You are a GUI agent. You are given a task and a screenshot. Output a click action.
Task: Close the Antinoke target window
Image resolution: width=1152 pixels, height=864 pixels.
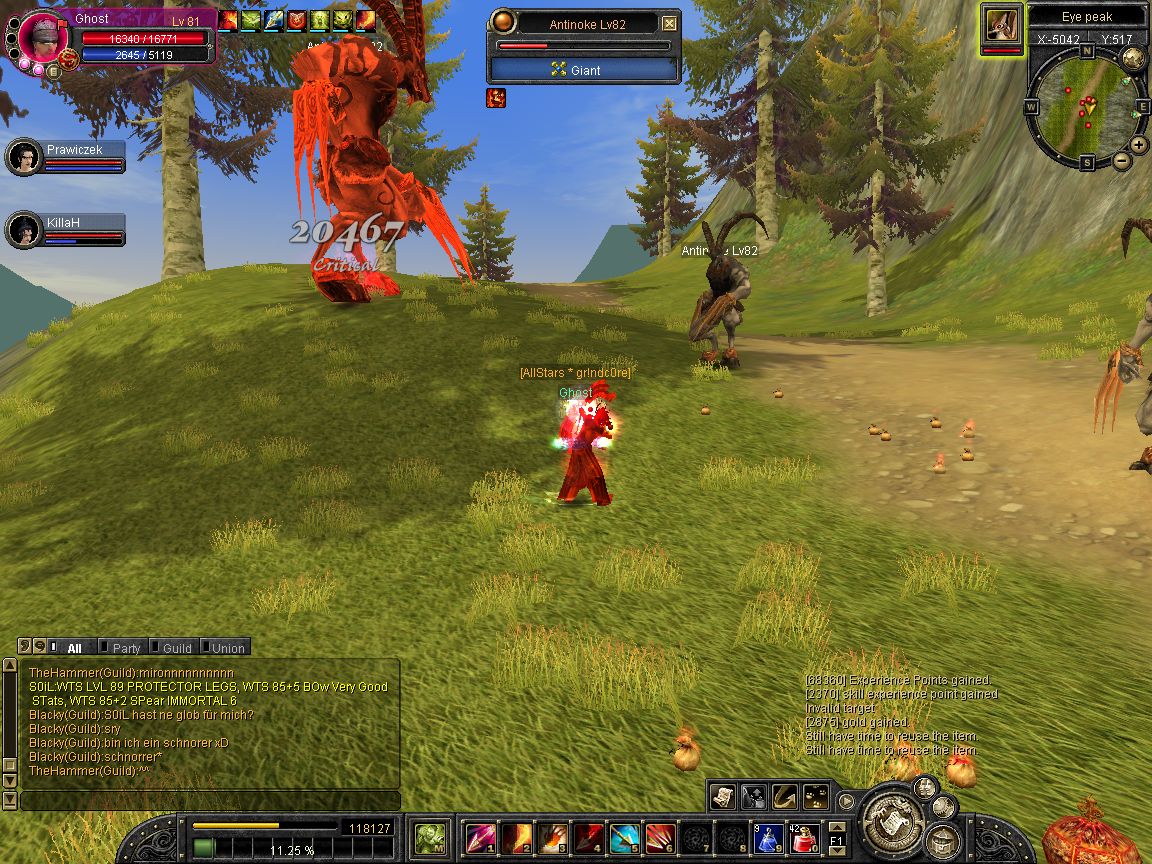point(670,24)
